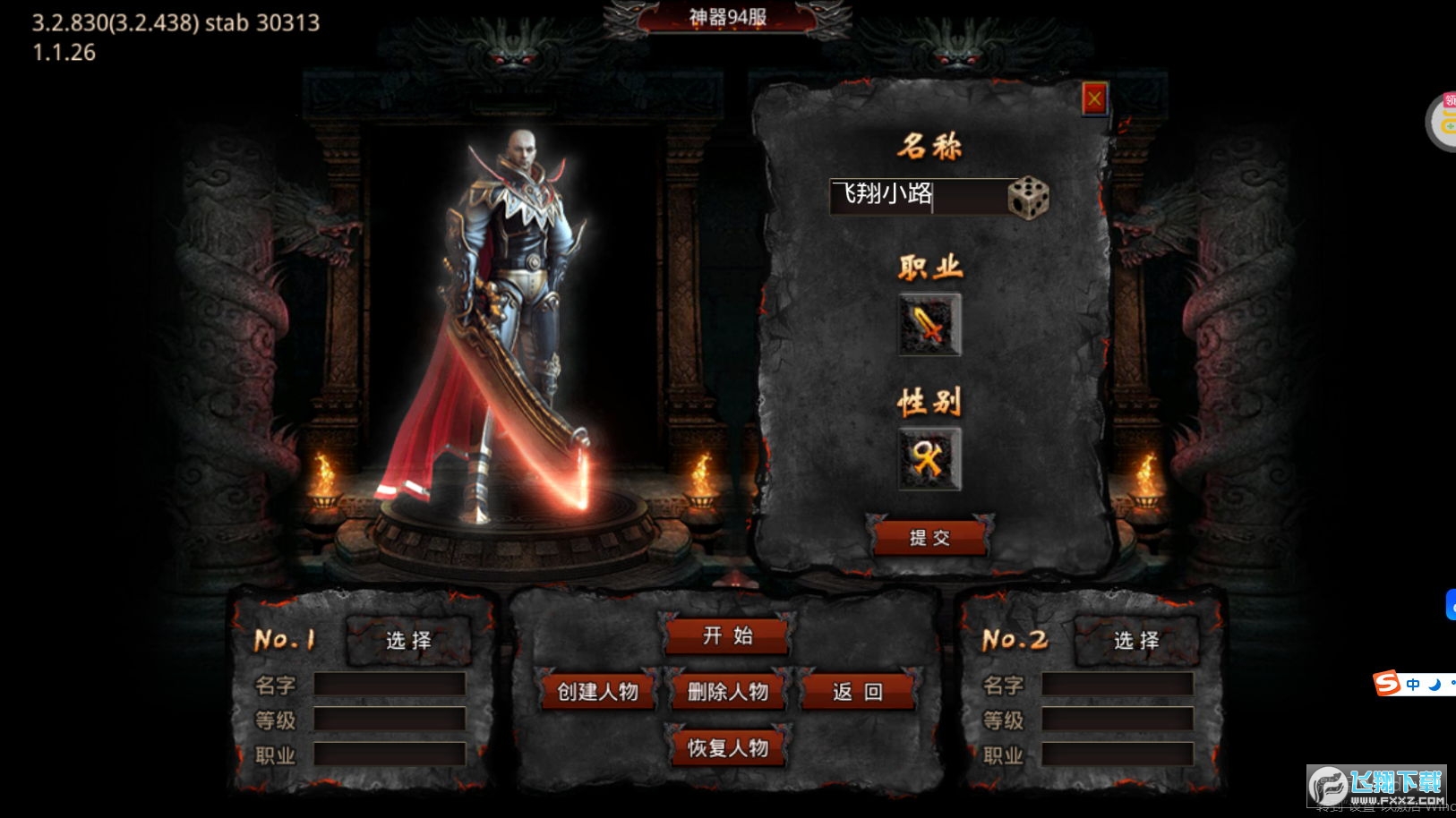Toggle the gender symbol icon
1456x818 pixels.
click(929, 459)
